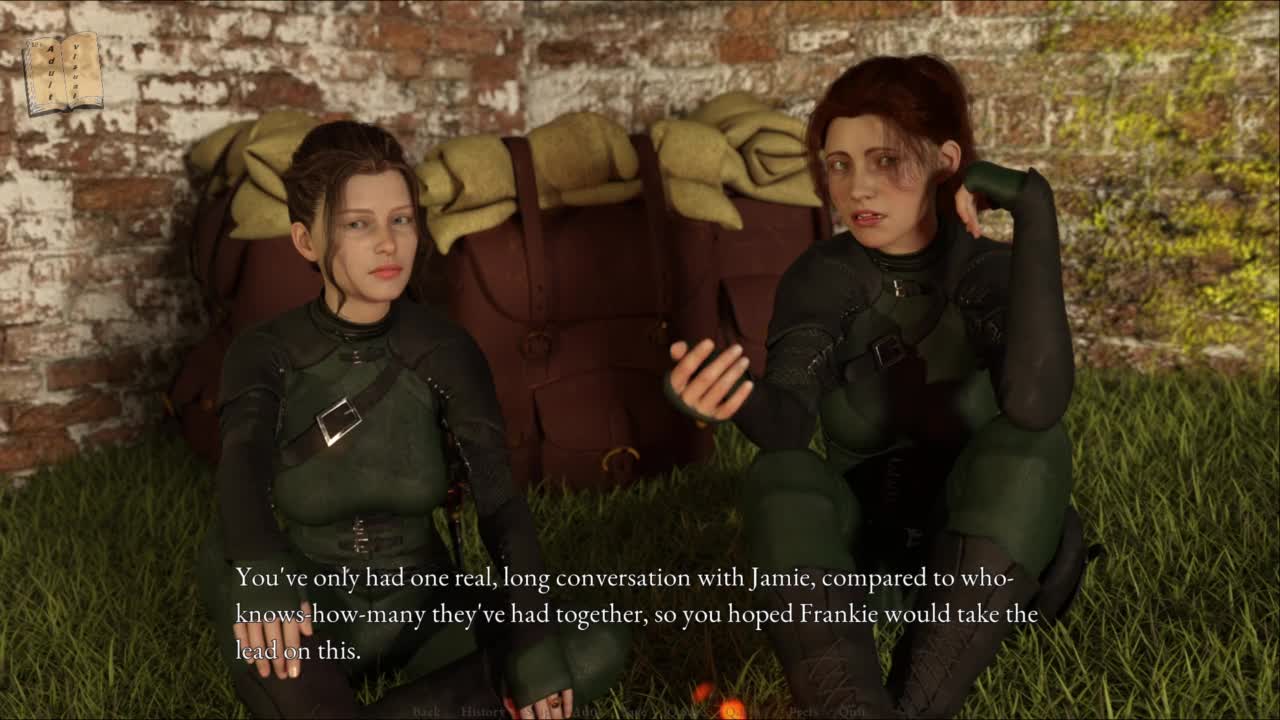Open the Prefs menu

pos(803,712)
